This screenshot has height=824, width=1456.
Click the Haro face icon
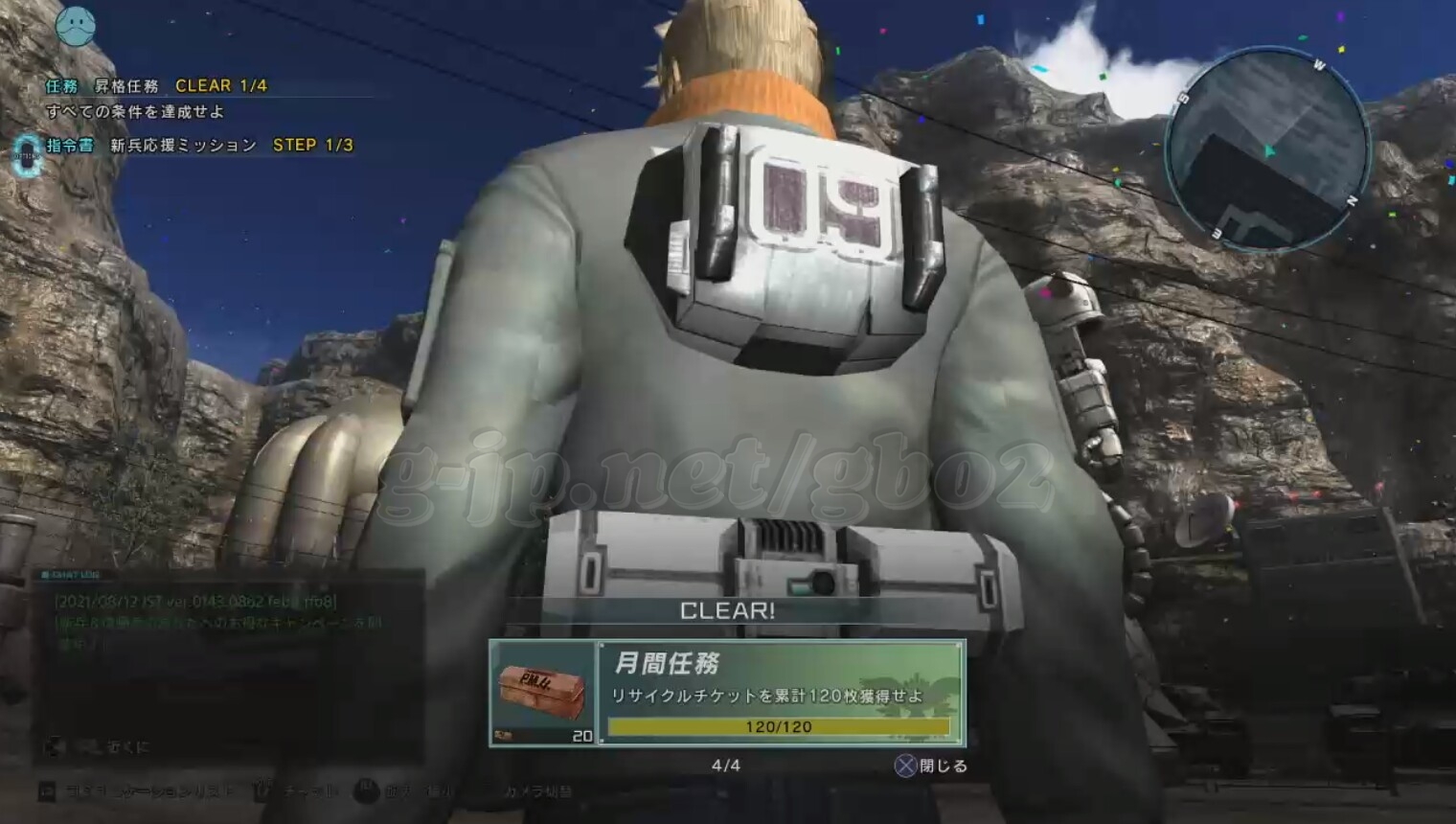tap(77, 26)
